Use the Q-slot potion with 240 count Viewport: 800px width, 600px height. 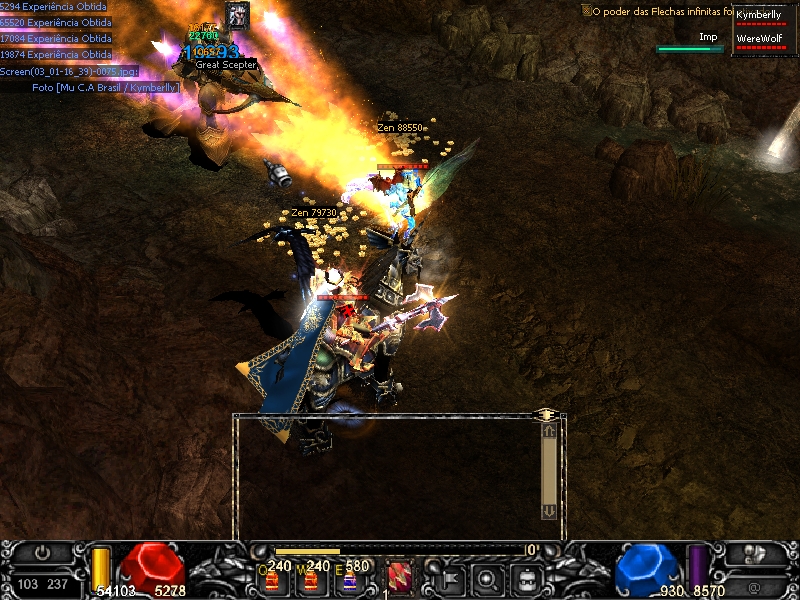271,581
